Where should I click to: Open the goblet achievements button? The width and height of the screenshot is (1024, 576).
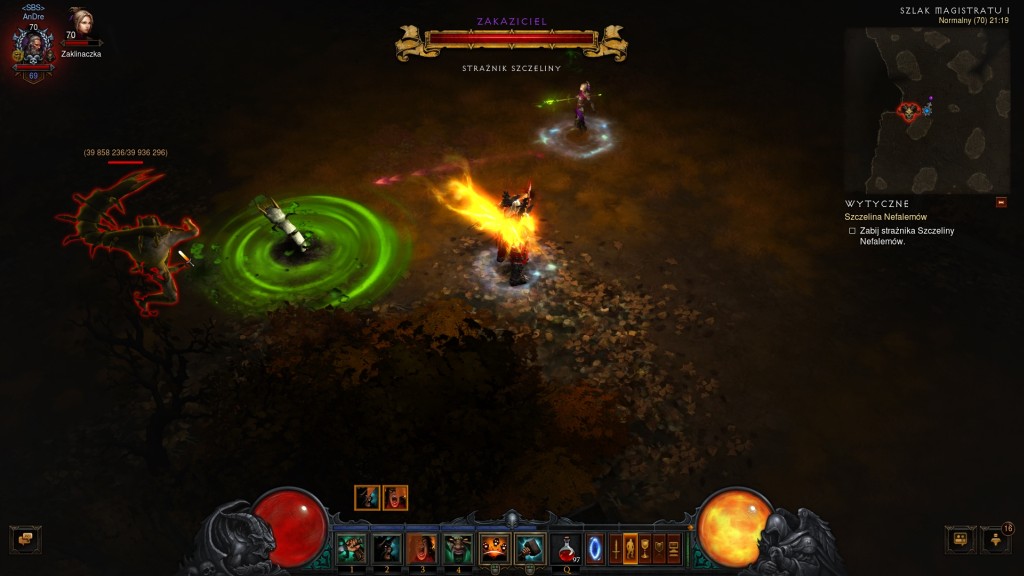pos(645,549)
